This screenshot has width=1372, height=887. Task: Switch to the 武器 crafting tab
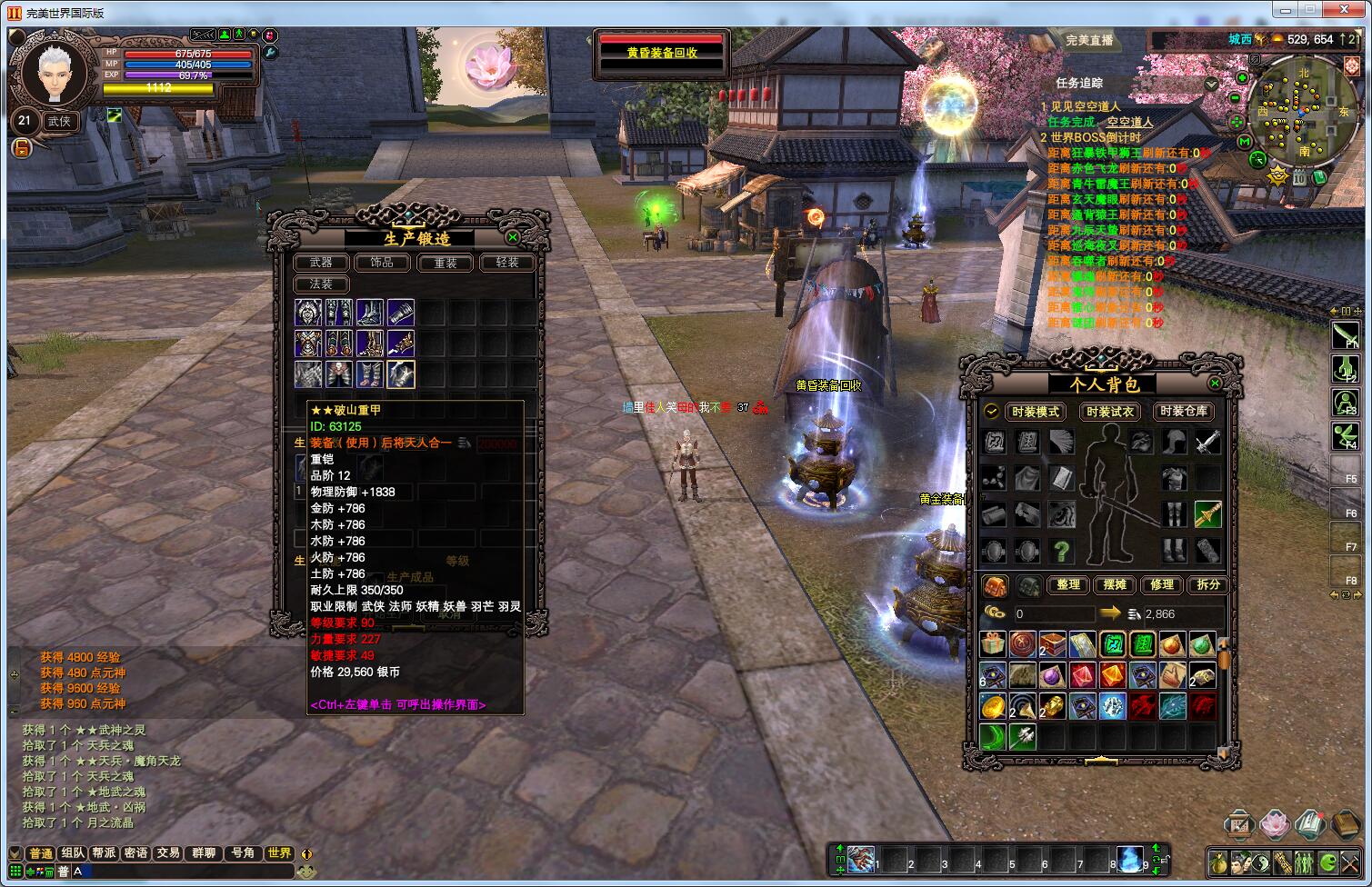[x=321, y=263]
